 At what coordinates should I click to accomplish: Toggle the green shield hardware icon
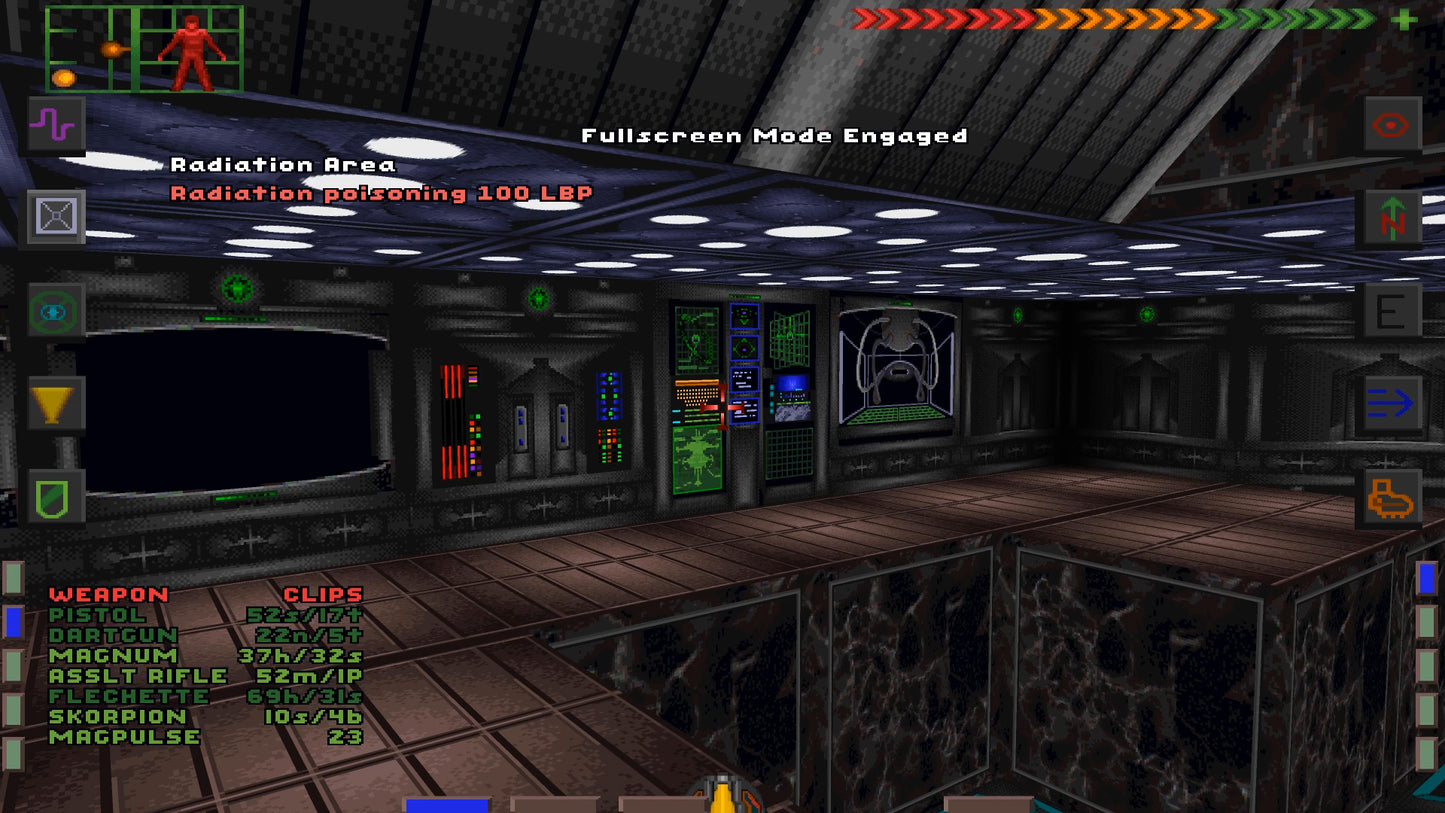(x=55, y=494)
